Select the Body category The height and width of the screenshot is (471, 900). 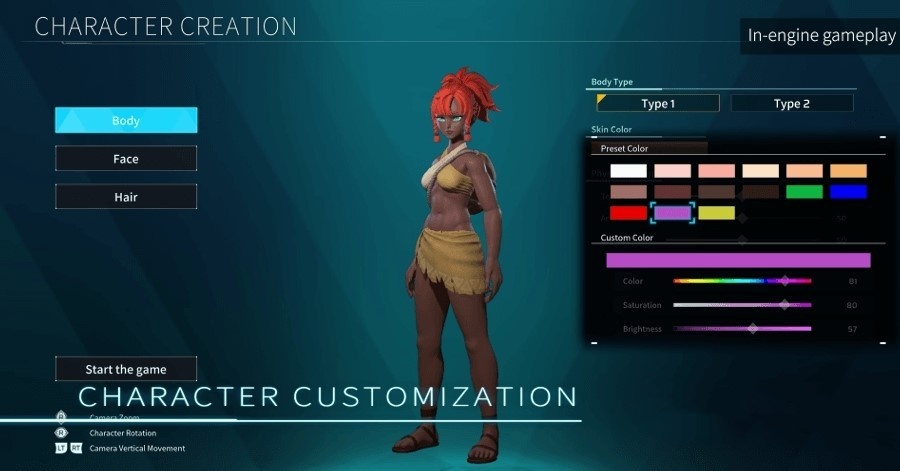[x=126, y=121]
